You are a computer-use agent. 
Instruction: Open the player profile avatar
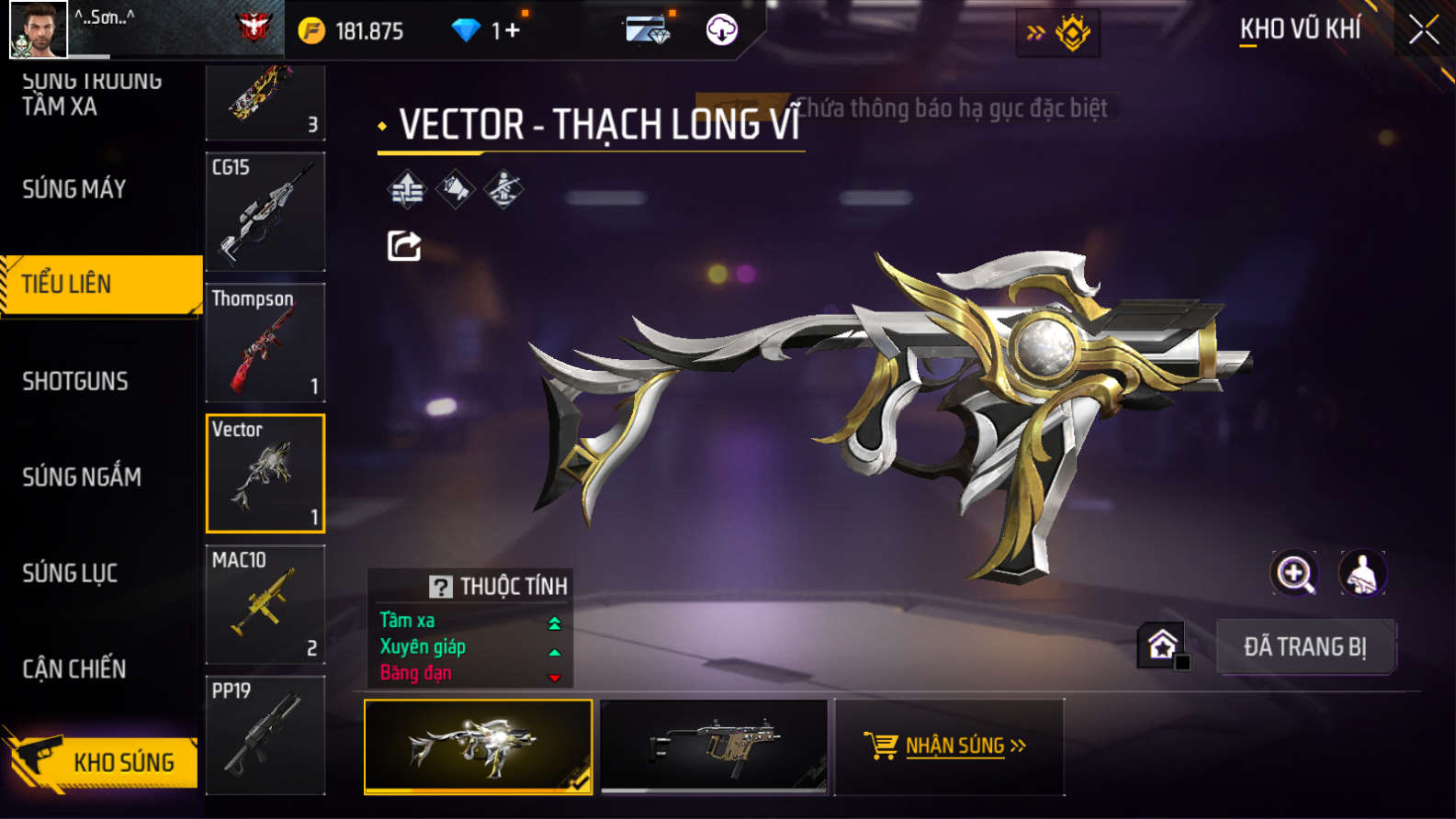pos(38,29)
